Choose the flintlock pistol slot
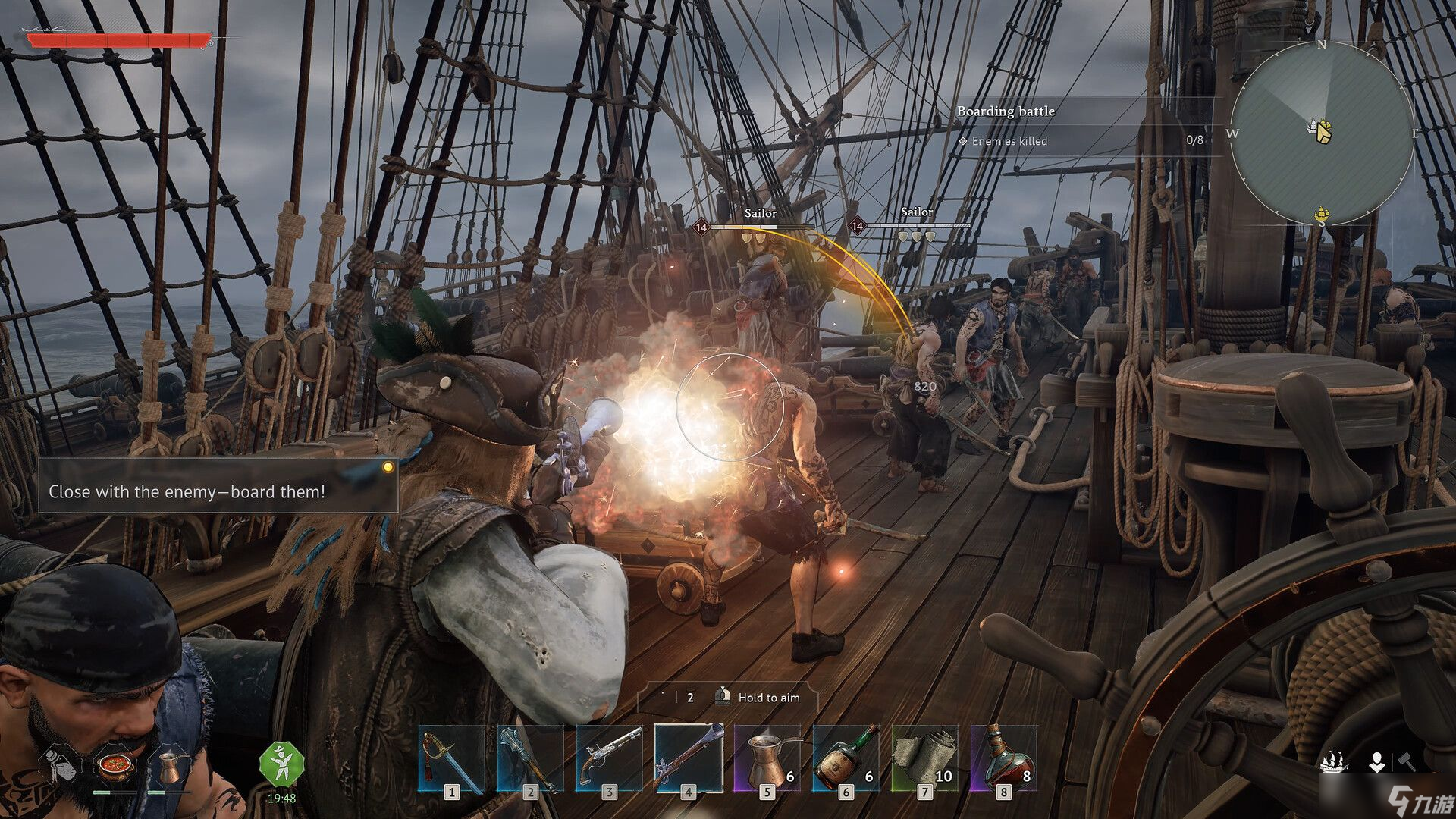Screen dimensions: 1456x819 pos(609,760)
